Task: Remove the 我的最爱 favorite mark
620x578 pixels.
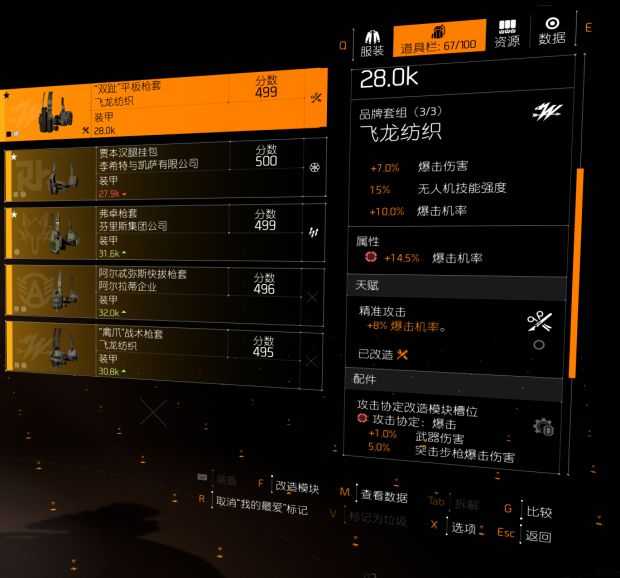Action: click(x=262, y=508)
